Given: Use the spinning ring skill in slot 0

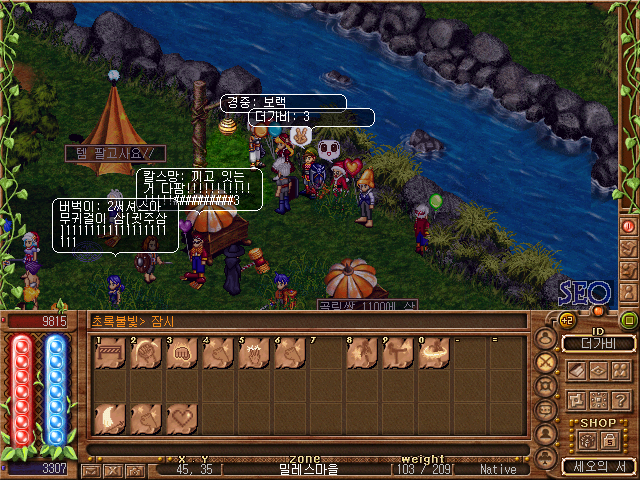Looking at the screenshot, I should pos(432,357).
